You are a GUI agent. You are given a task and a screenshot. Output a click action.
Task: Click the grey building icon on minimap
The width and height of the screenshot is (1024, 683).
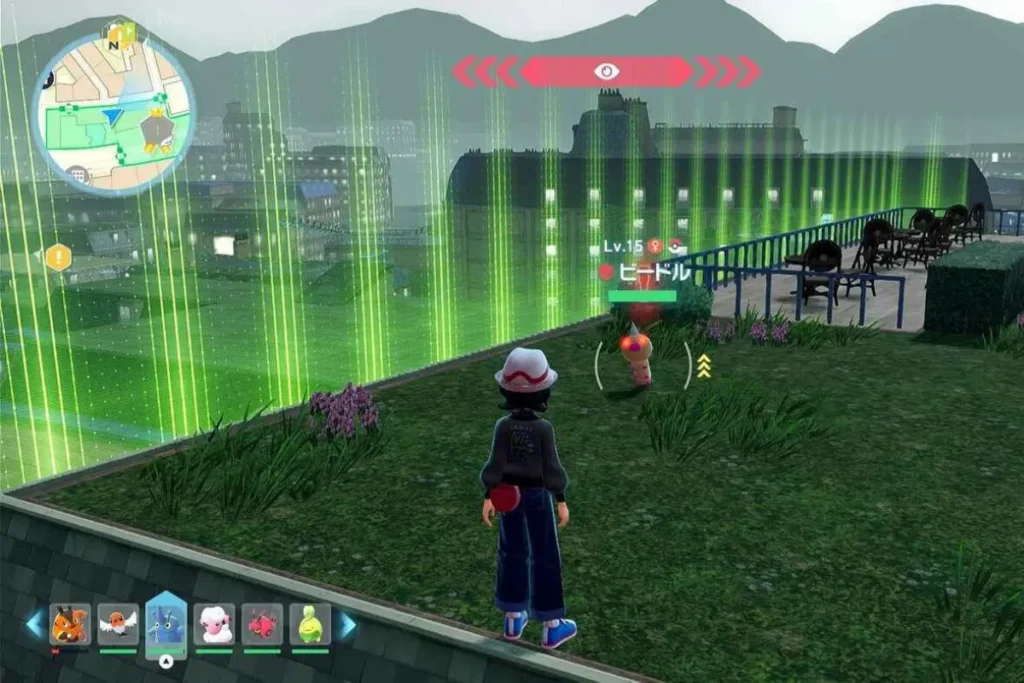tap(79, 174)
